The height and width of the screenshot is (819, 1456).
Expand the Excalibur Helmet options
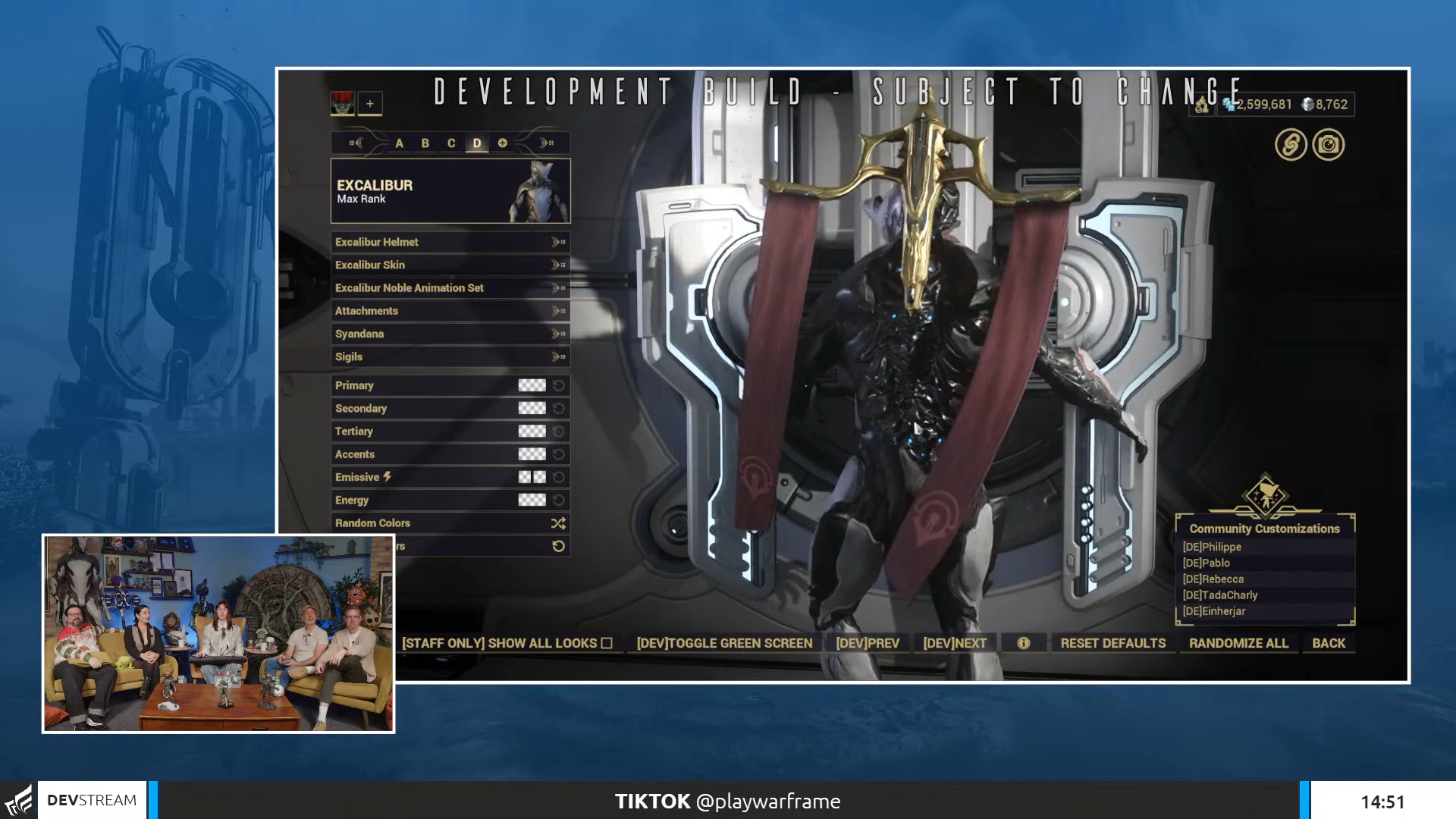(x=450, y=242)
